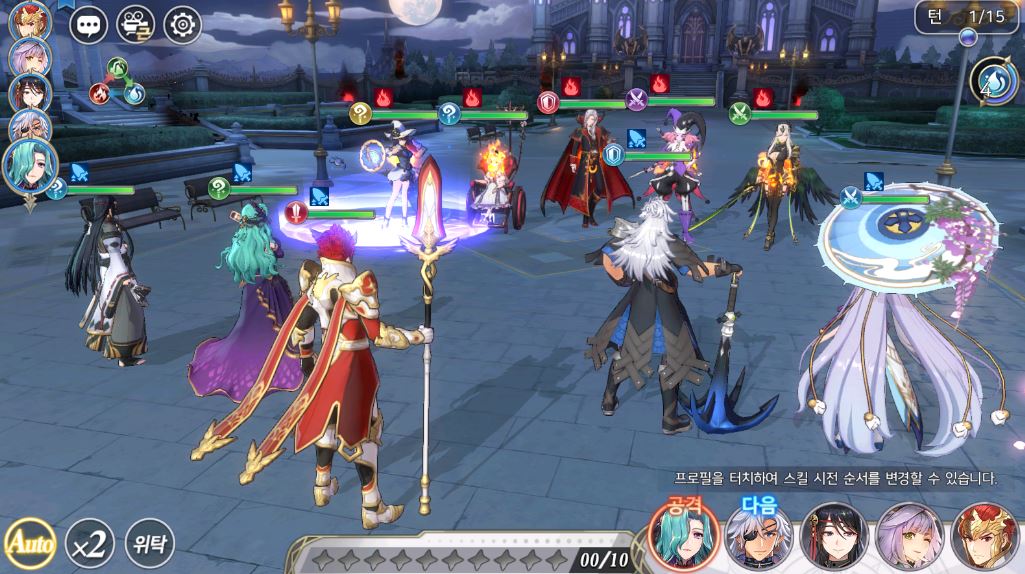Tap the 위탁 delegate button
The width and height of the screenshot is (1025, 574).
[x=149, y=544]
